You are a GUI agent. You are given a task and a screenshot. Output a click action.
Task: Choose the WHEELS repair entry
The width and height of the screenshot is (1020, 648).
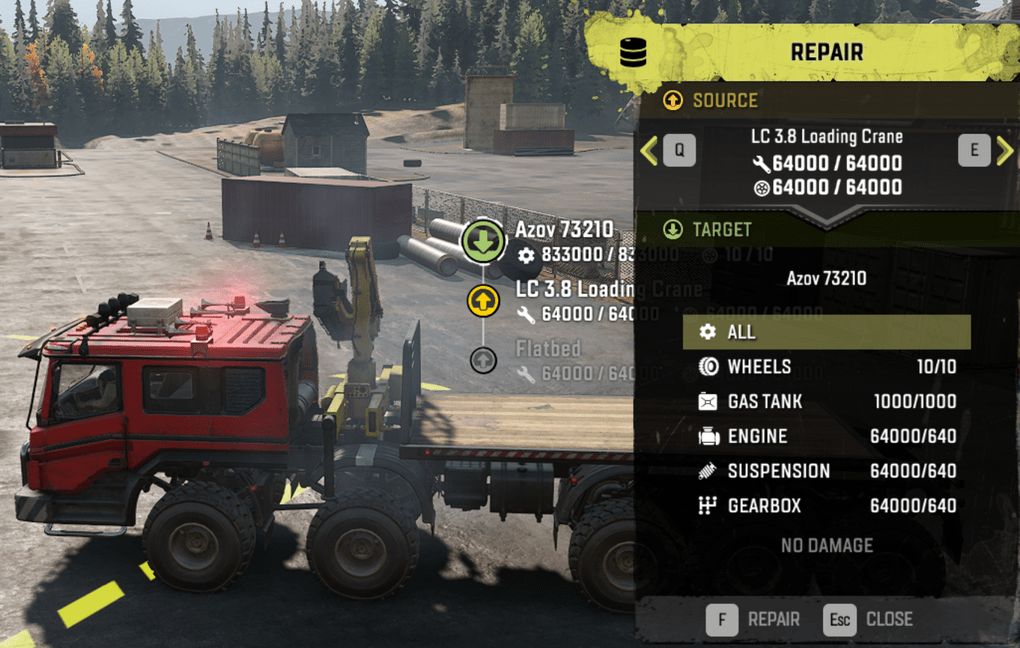[826, 367]
